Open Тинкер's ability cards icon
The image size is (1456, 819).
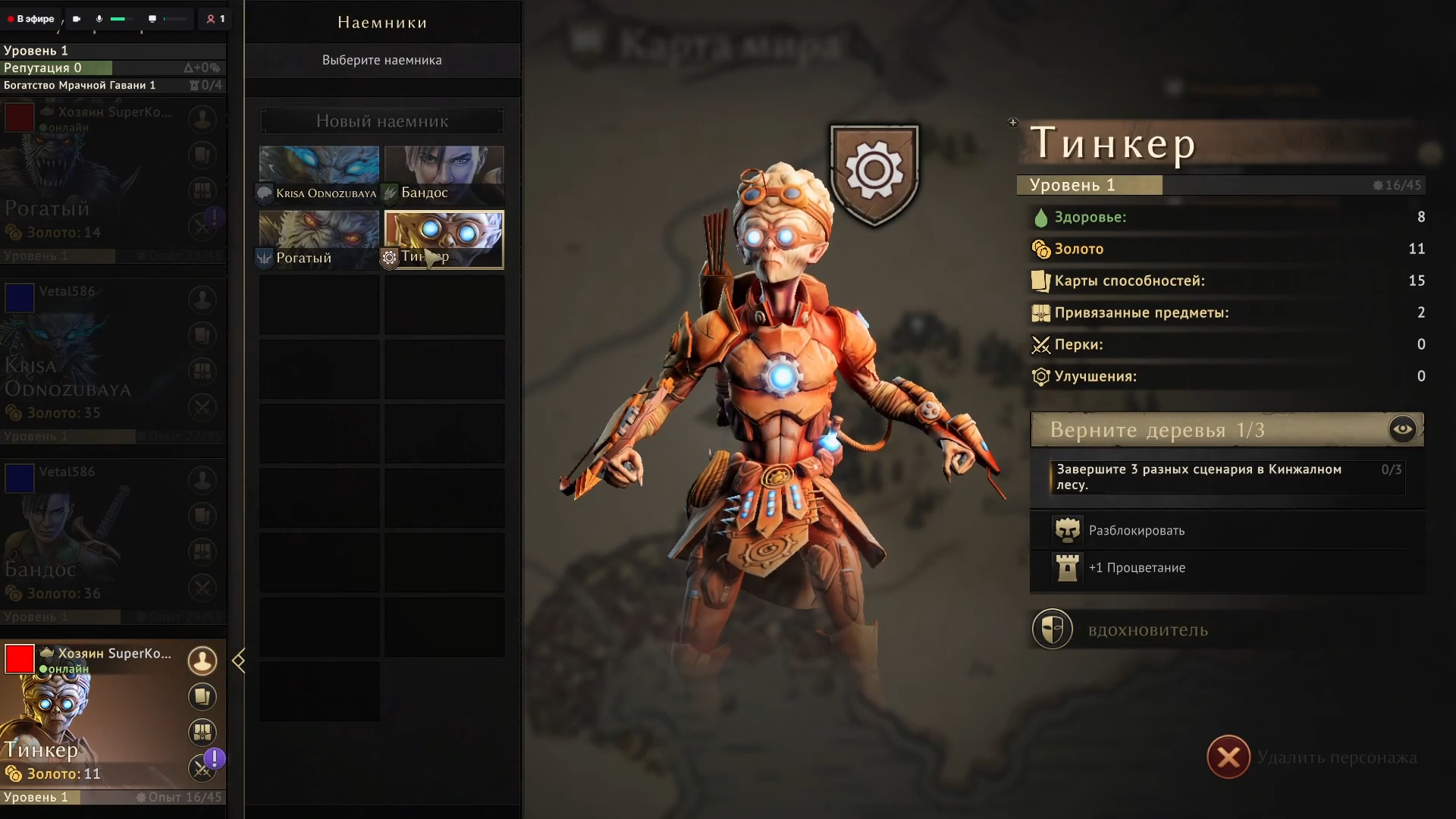coord(202,696)
